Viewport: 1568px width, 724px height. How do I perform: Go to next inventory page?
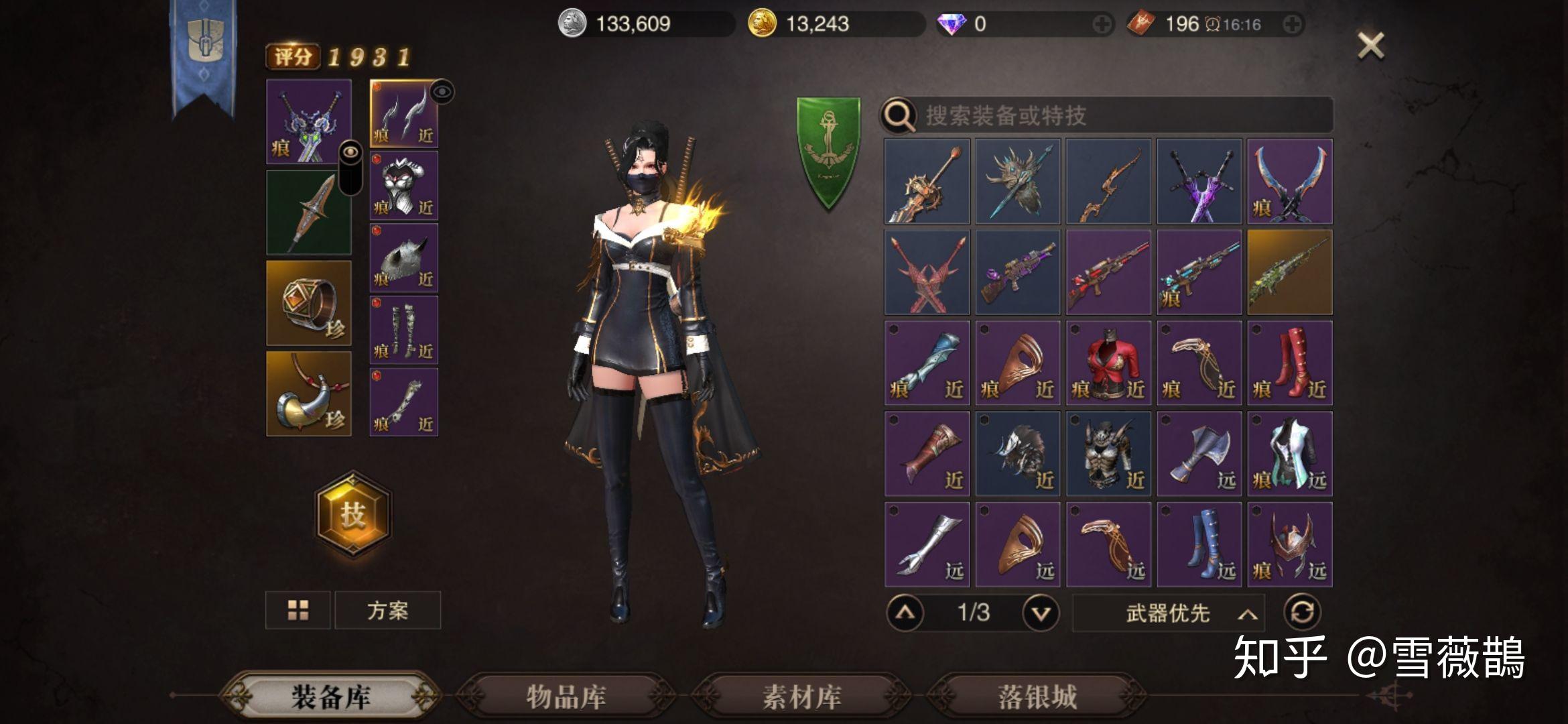coord(1041,613)
